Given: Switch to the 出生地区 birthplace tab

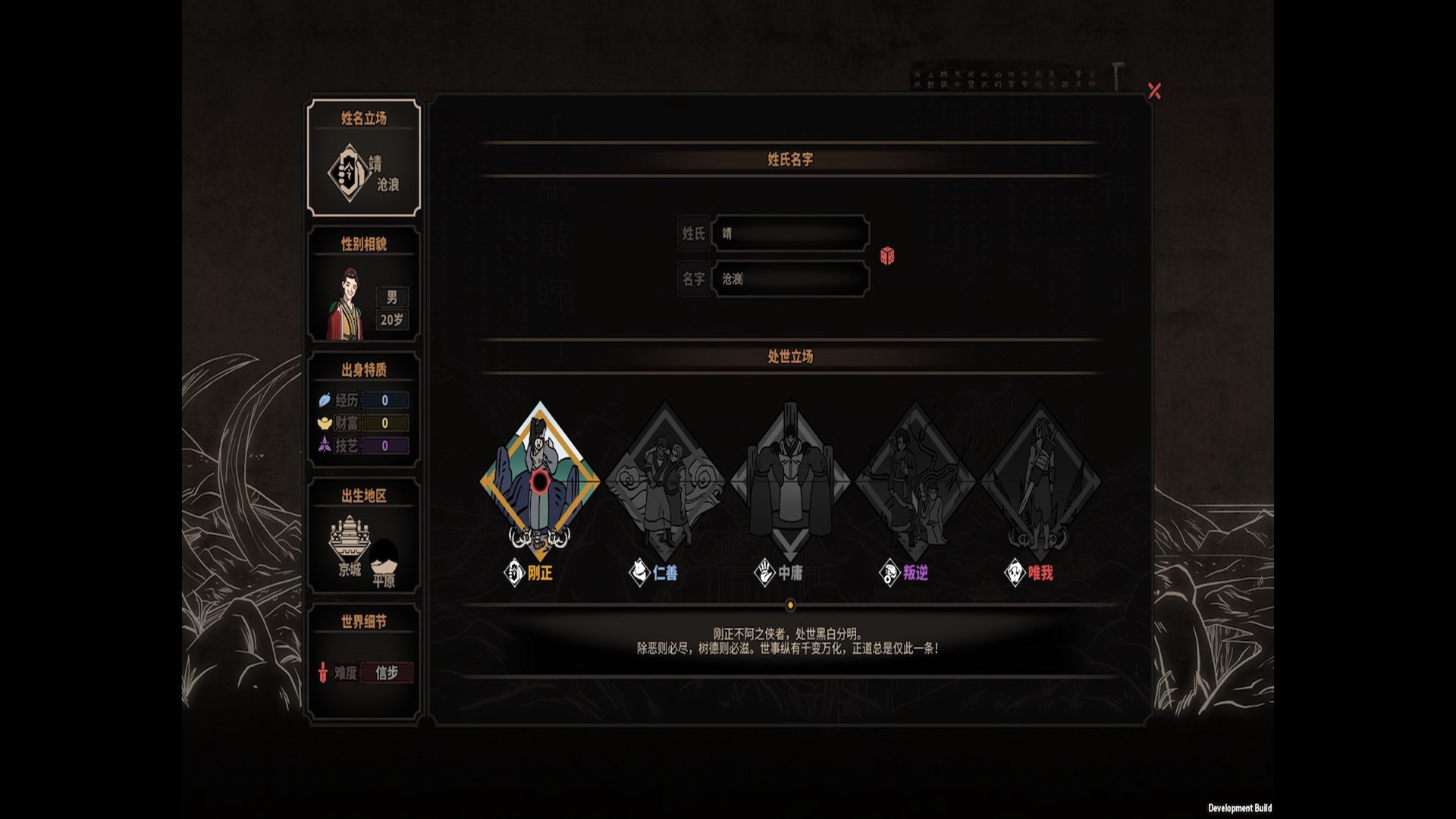Looking at the screenshot, I should 364,537.
